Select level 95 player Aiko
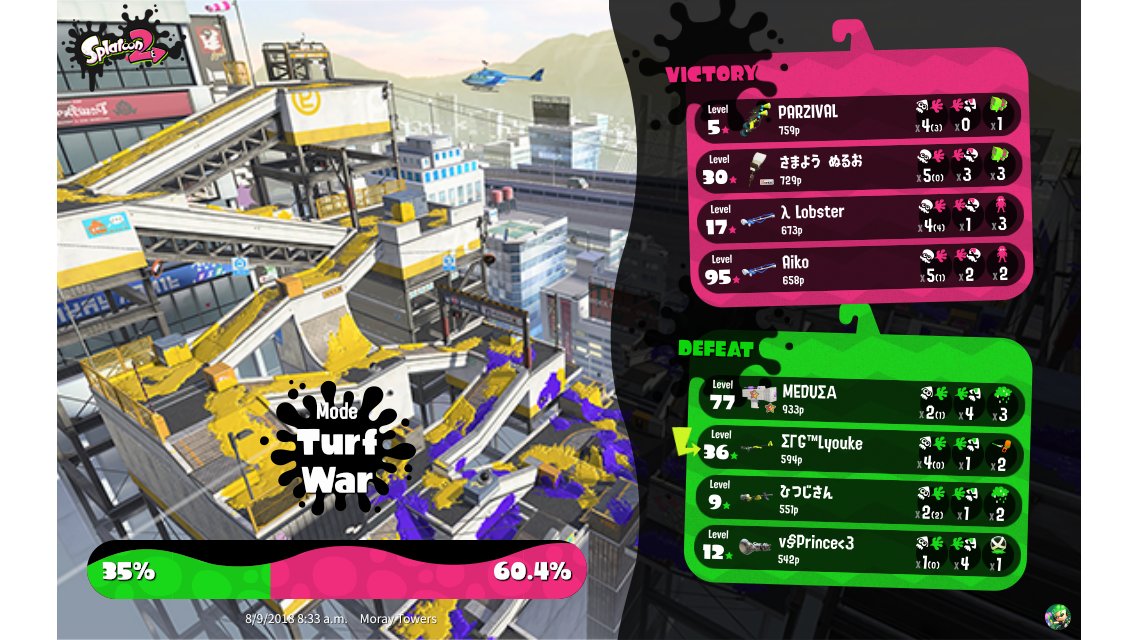 (858, 268)
